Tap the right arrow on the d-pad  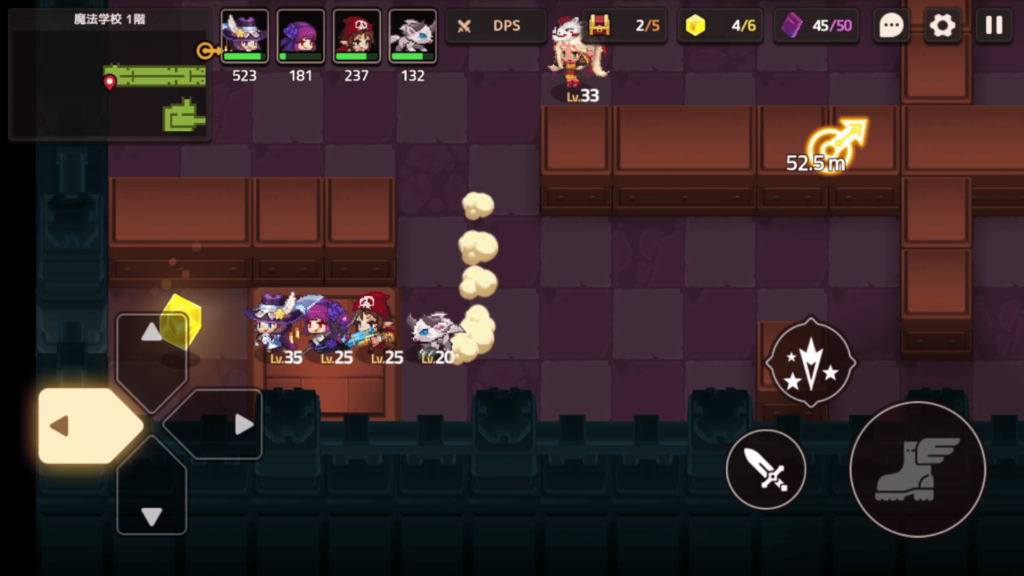226,425
